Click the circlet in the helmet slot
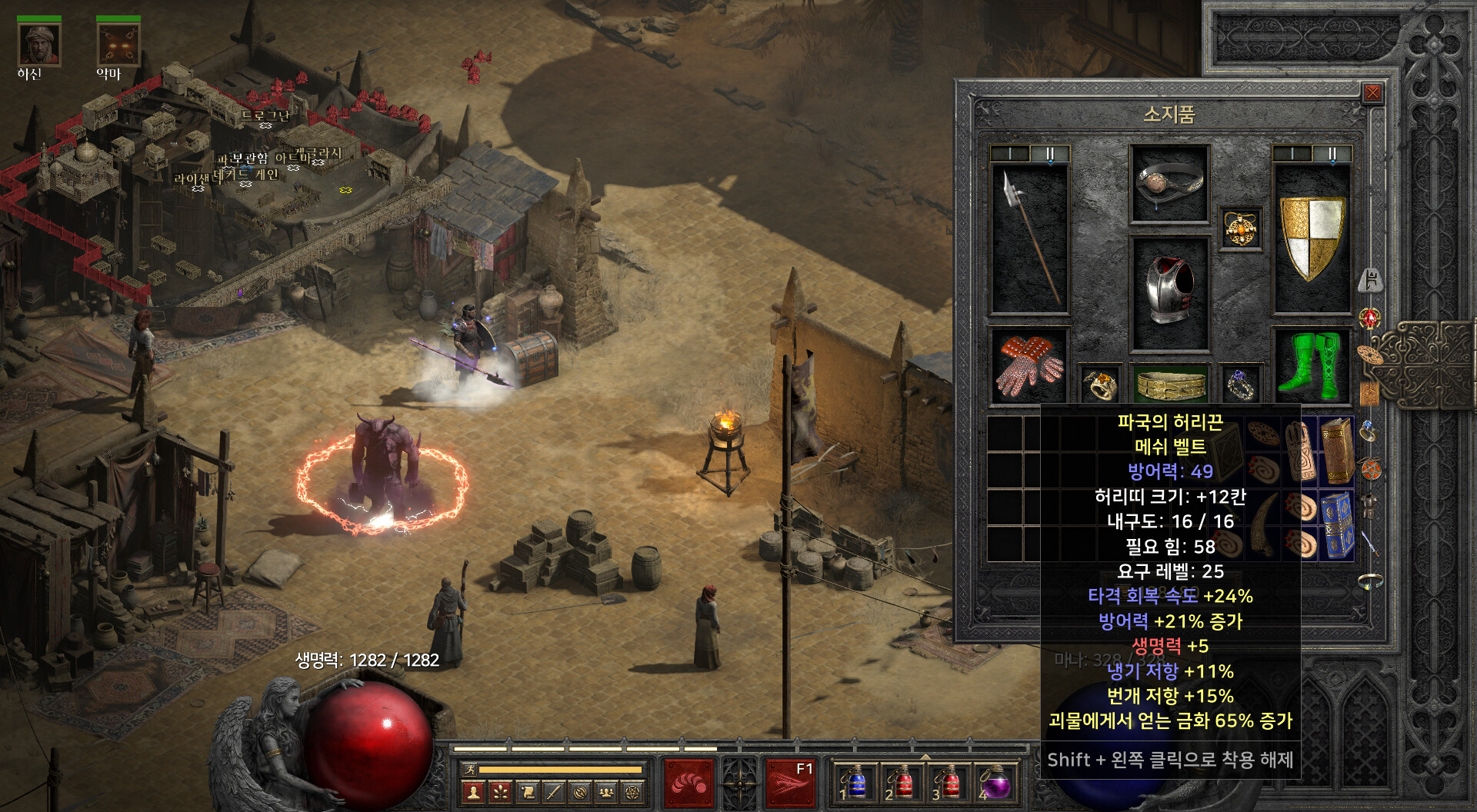This screenshot has width=1477, height=812. [x=1169, y=184]
